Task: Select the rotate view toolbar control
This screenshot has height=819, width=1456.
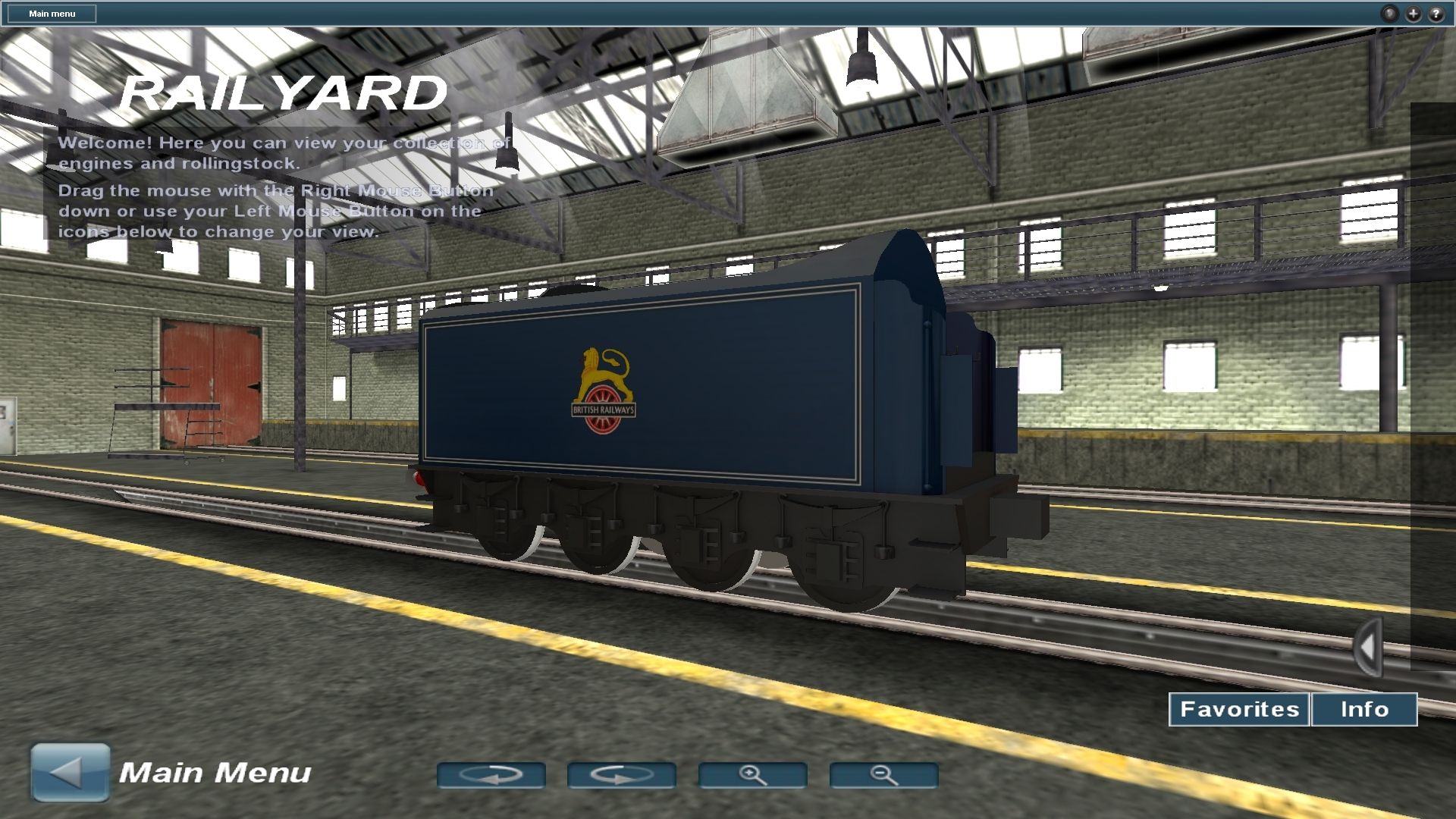Action: coord(493,774)
